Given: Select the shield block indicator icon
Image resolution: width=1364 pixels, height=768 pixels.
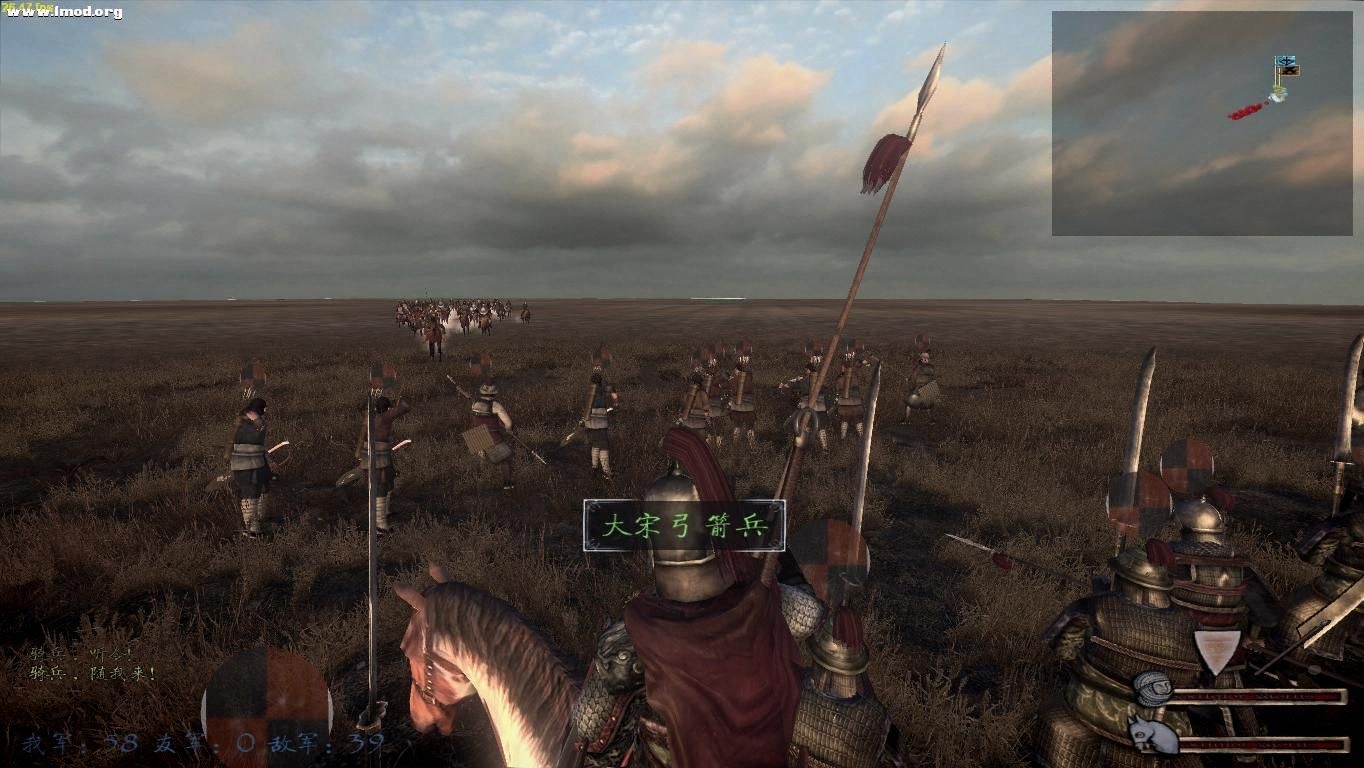Looking at the screenshot, I should pos(1217,650).
